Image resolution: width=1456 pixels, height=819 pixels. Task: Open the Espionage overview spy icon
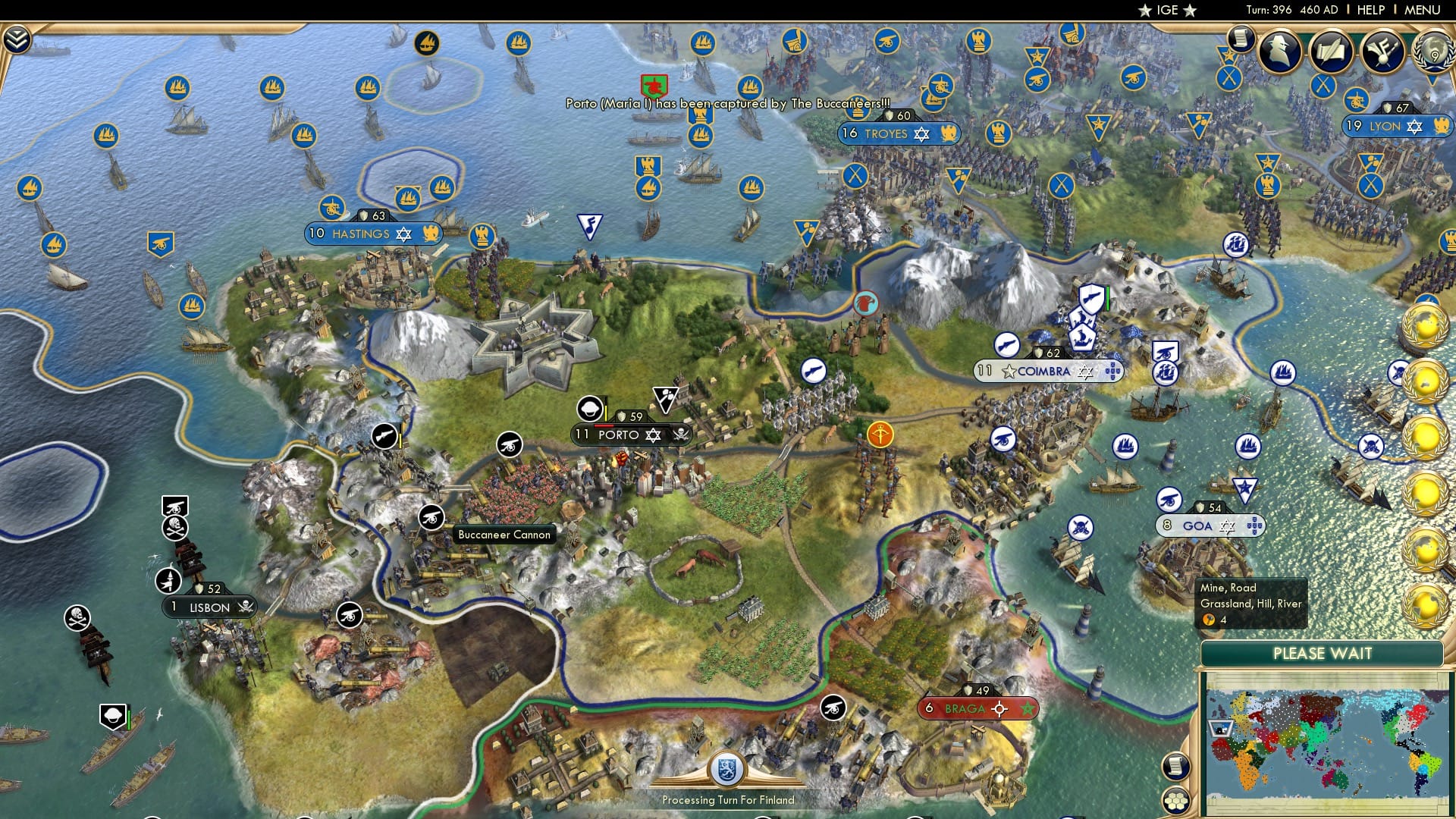pos(1280,52)
